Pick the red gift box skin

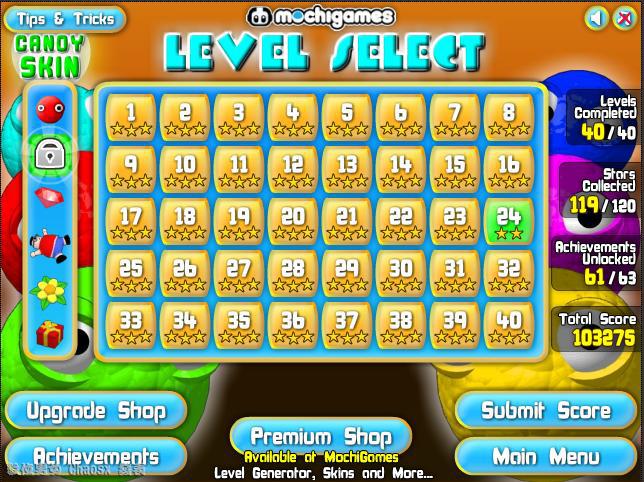tap(50, 333)
